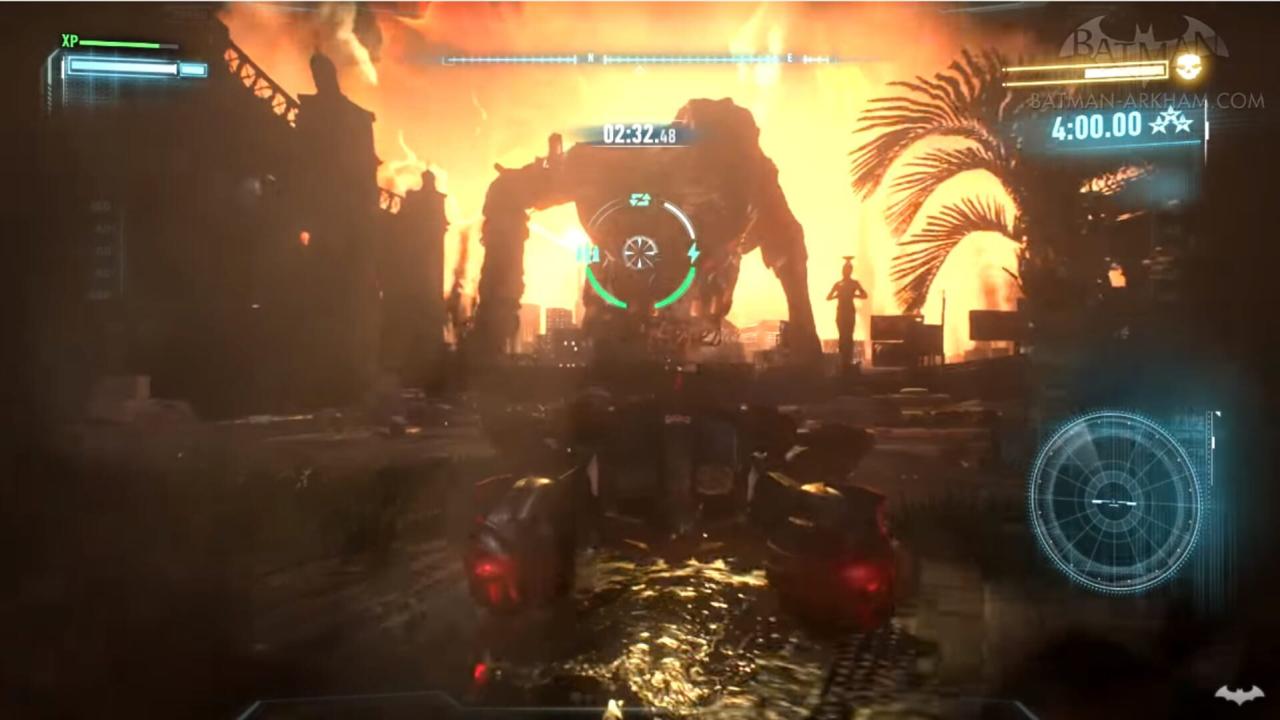The width and height of the screenshot is (1280, 720).
Task: Click the swap arrows icon atop the reticle
Action: click(640, 200)
